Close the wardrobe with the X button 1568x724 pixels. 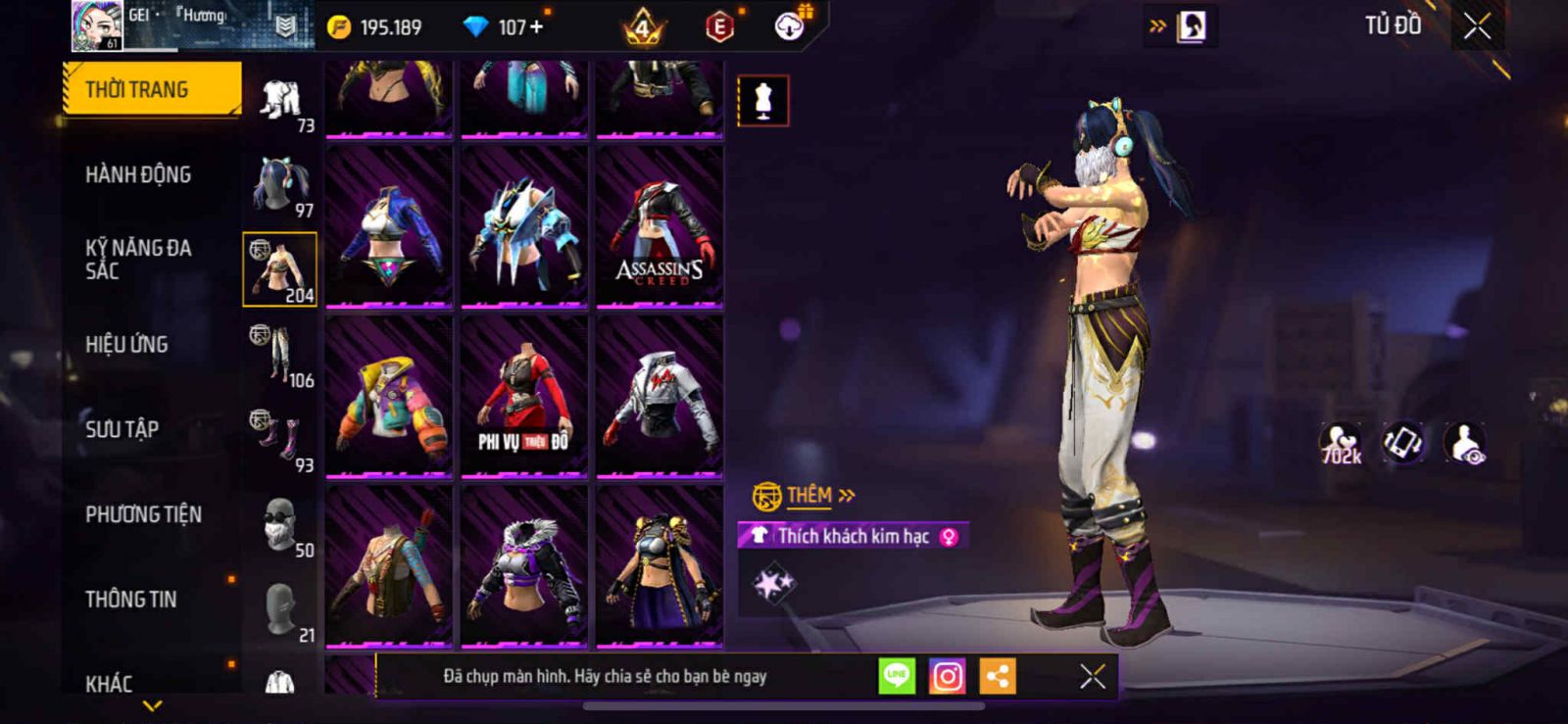(1477, 26)
